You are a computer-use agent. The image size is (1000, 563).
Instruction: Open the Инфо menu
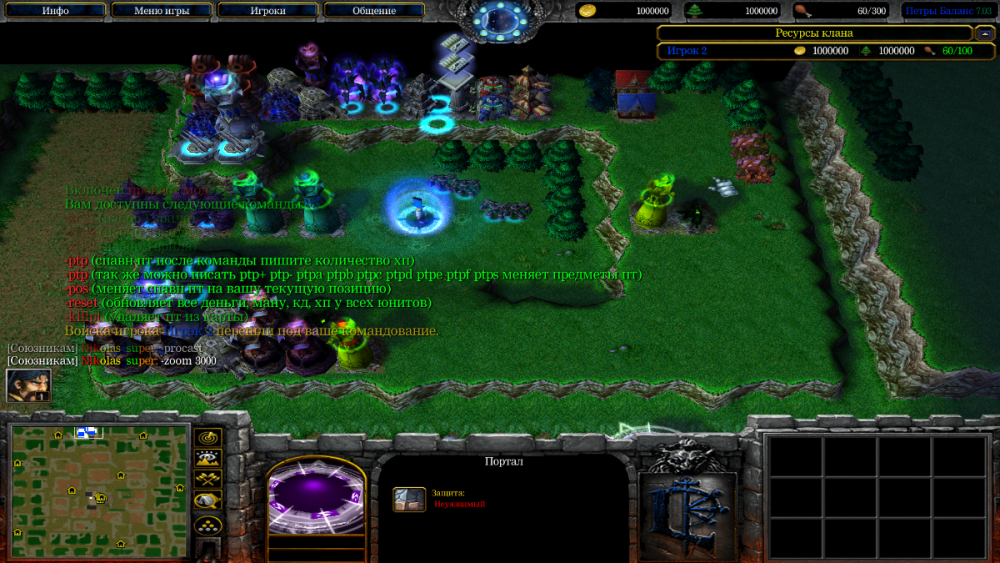tap(55, 11)
